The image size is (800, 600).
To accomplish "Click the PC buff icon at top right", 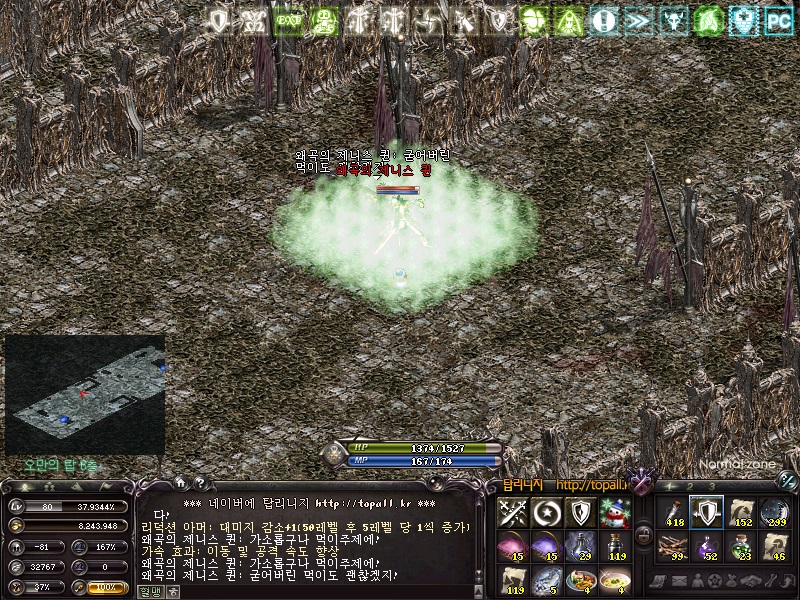I will (779, 19).
